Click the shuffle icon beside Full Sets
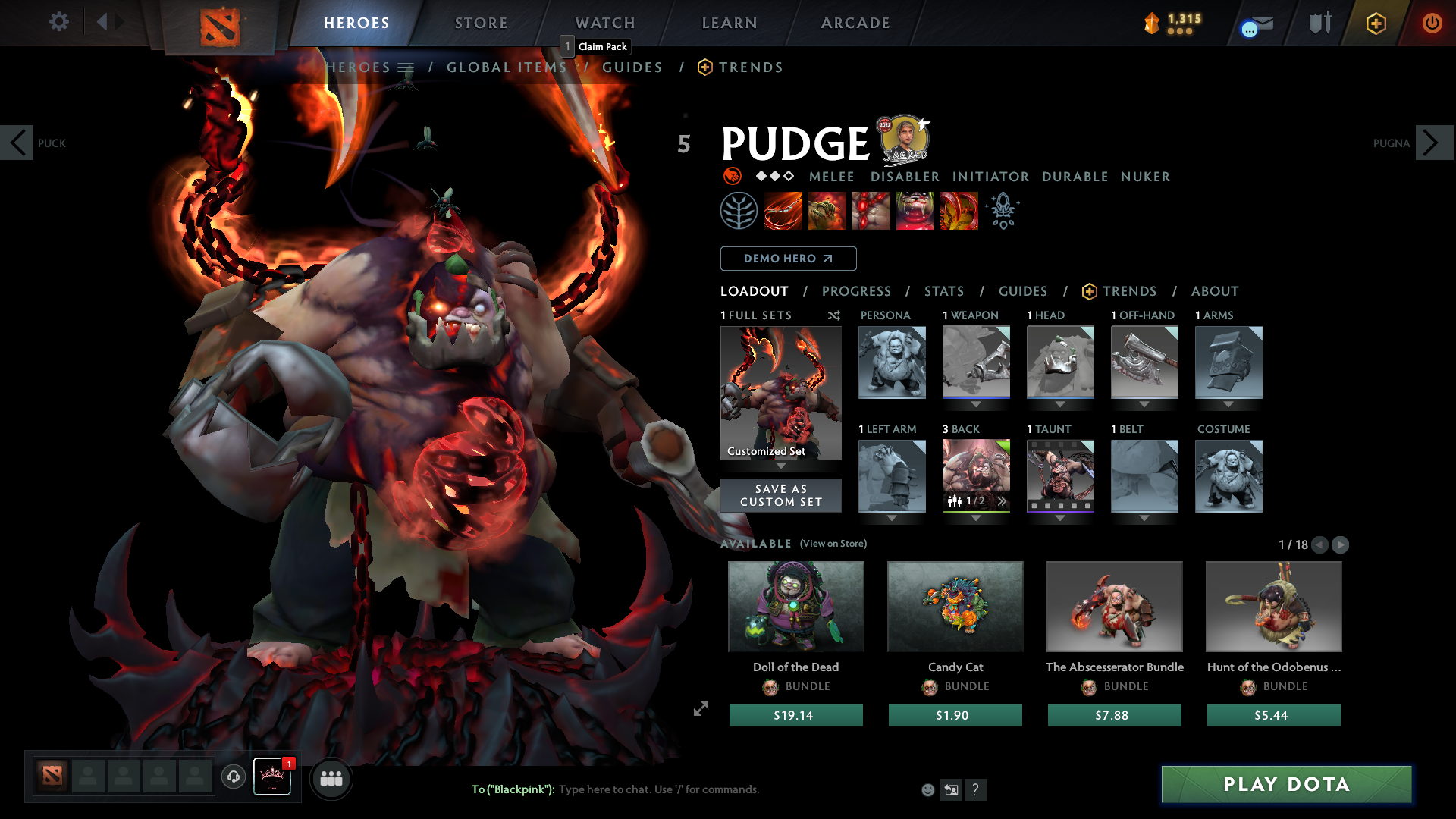The width and height of the screenshot is (1456, 819). (833, 316)
